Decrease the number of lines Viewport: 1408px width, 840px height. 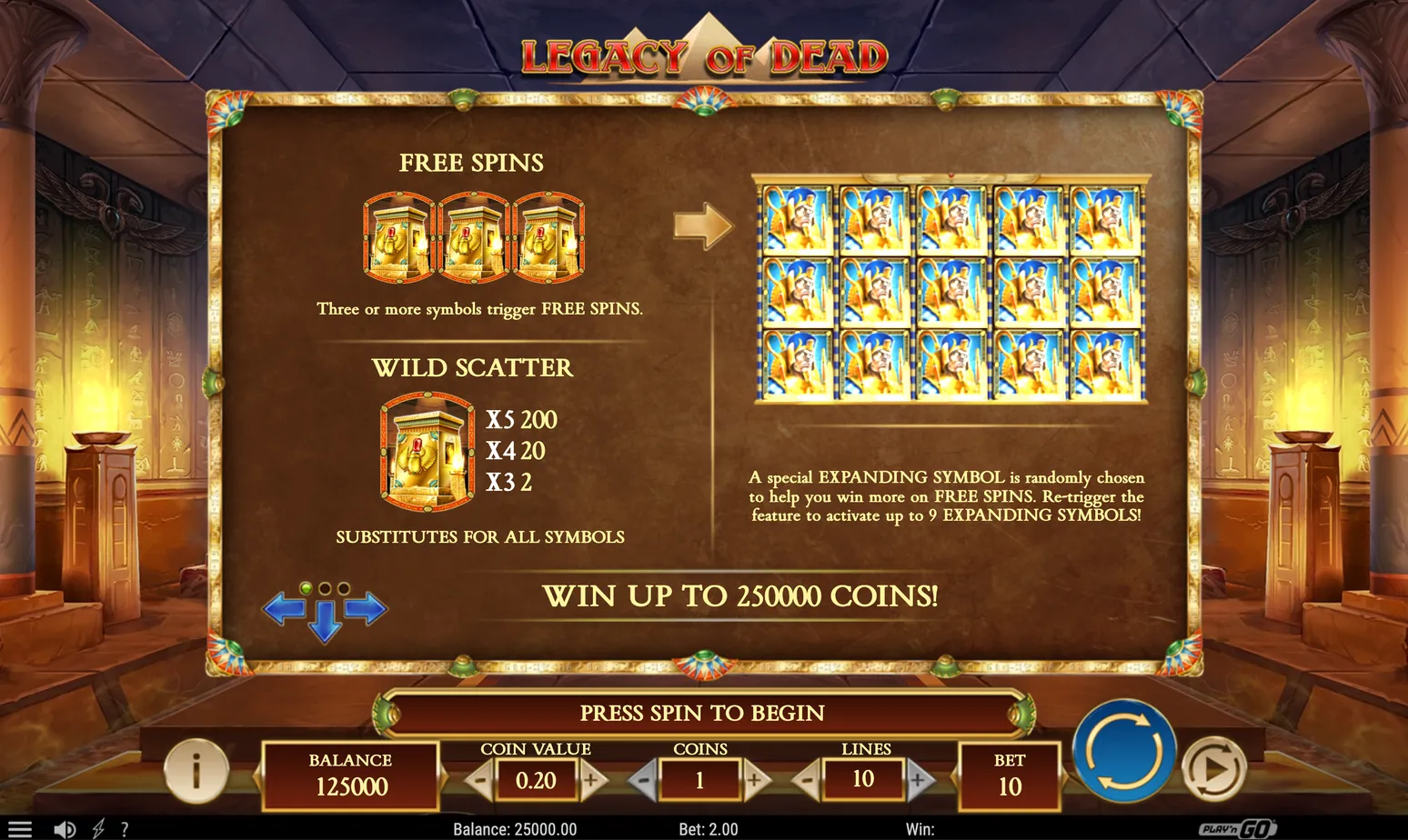(807, 780)
